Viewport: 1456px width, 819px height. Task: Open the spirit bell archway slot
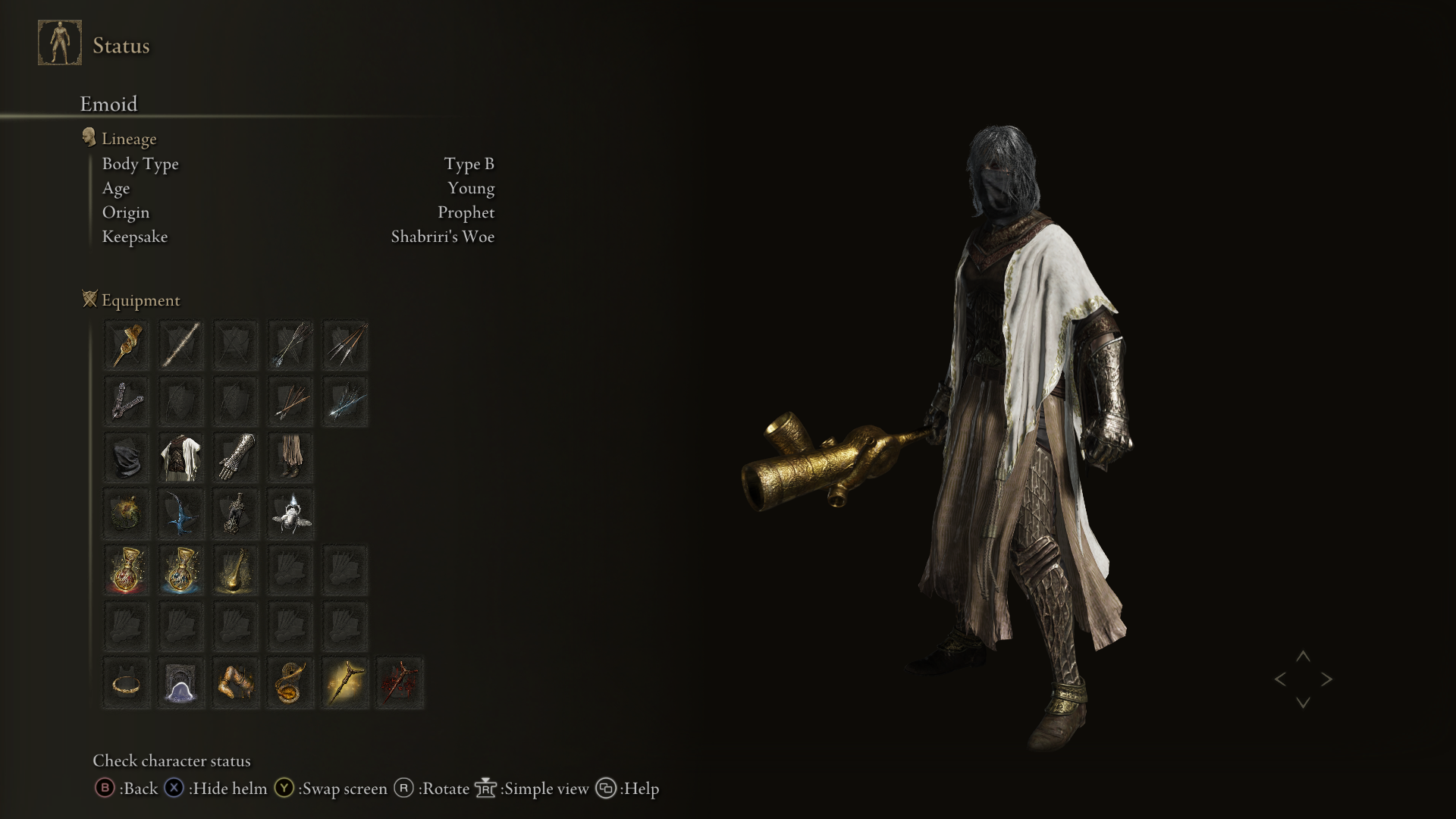click(181, 682)
